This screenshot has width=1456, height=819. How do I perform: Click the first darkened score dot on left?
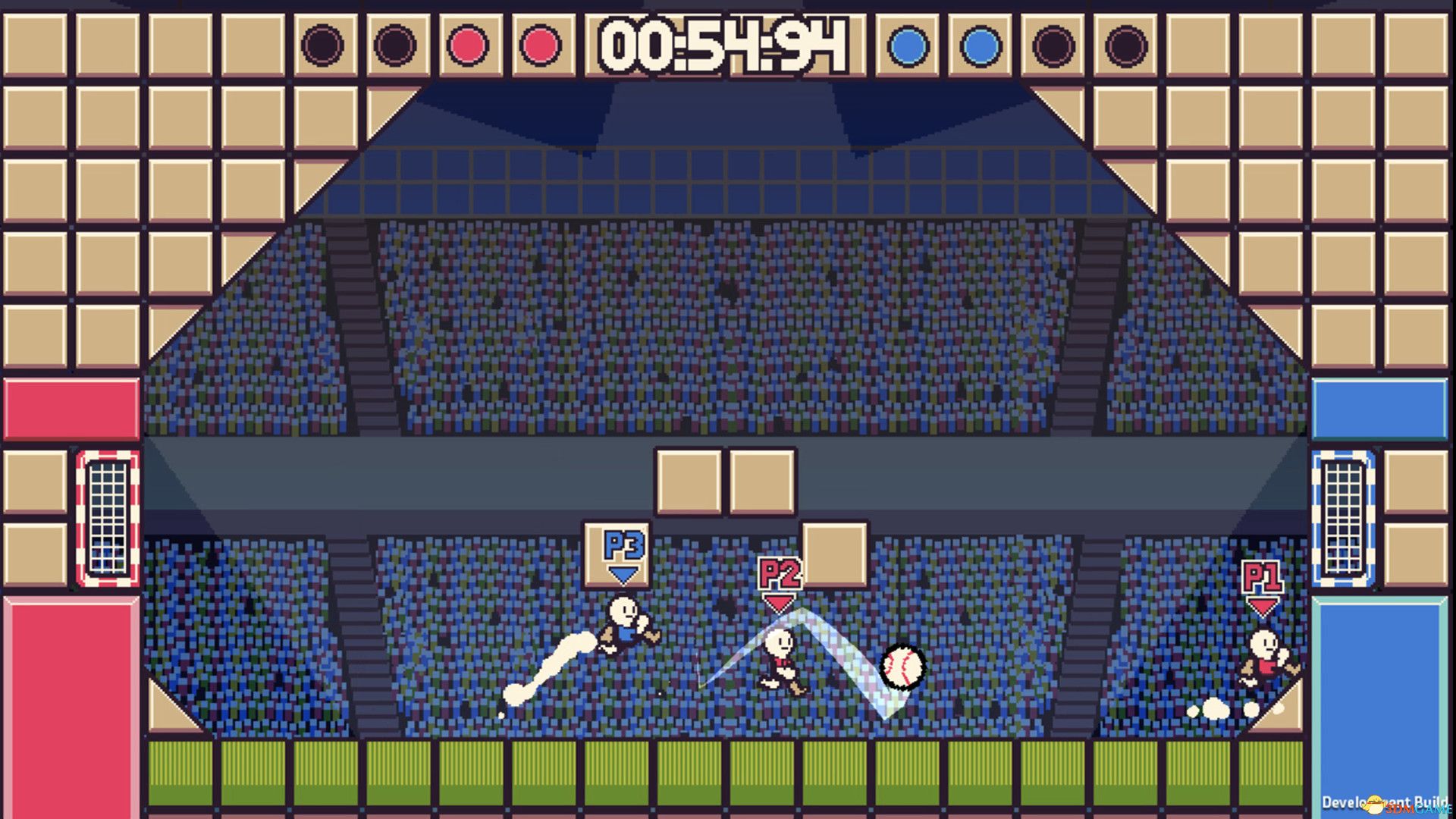(322, 45)
